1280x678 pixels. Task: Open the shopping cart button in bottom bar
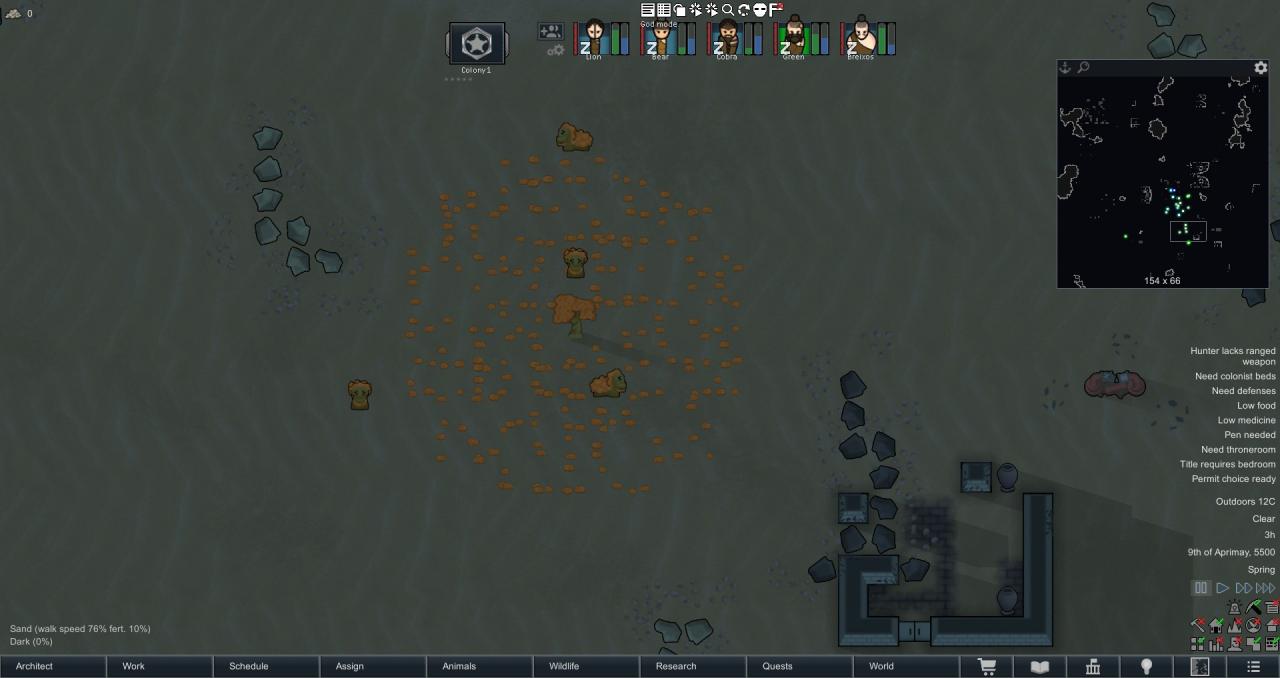click(987, 666)
